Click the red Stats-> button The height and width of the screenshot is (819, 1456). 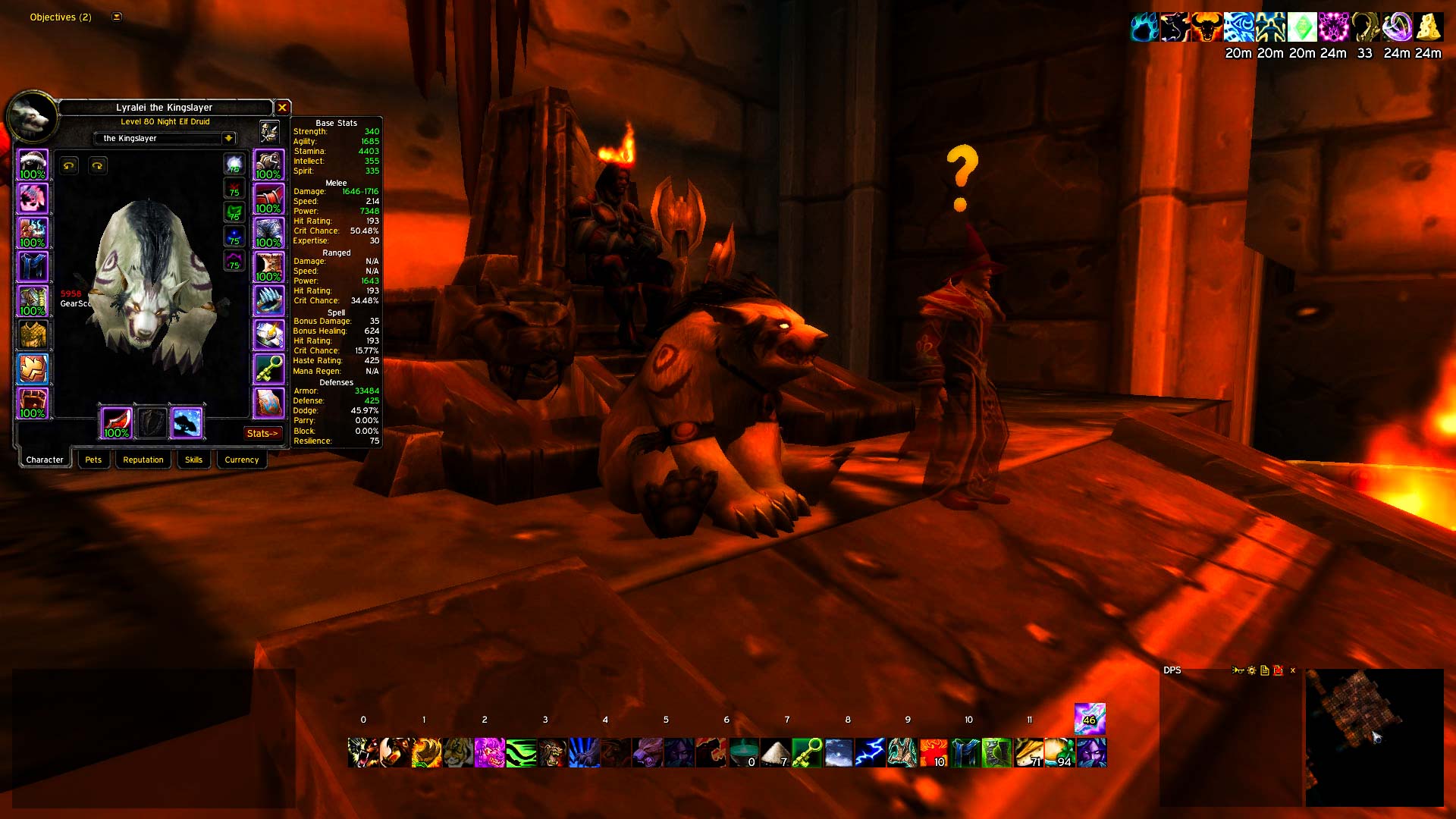[262, 433]
